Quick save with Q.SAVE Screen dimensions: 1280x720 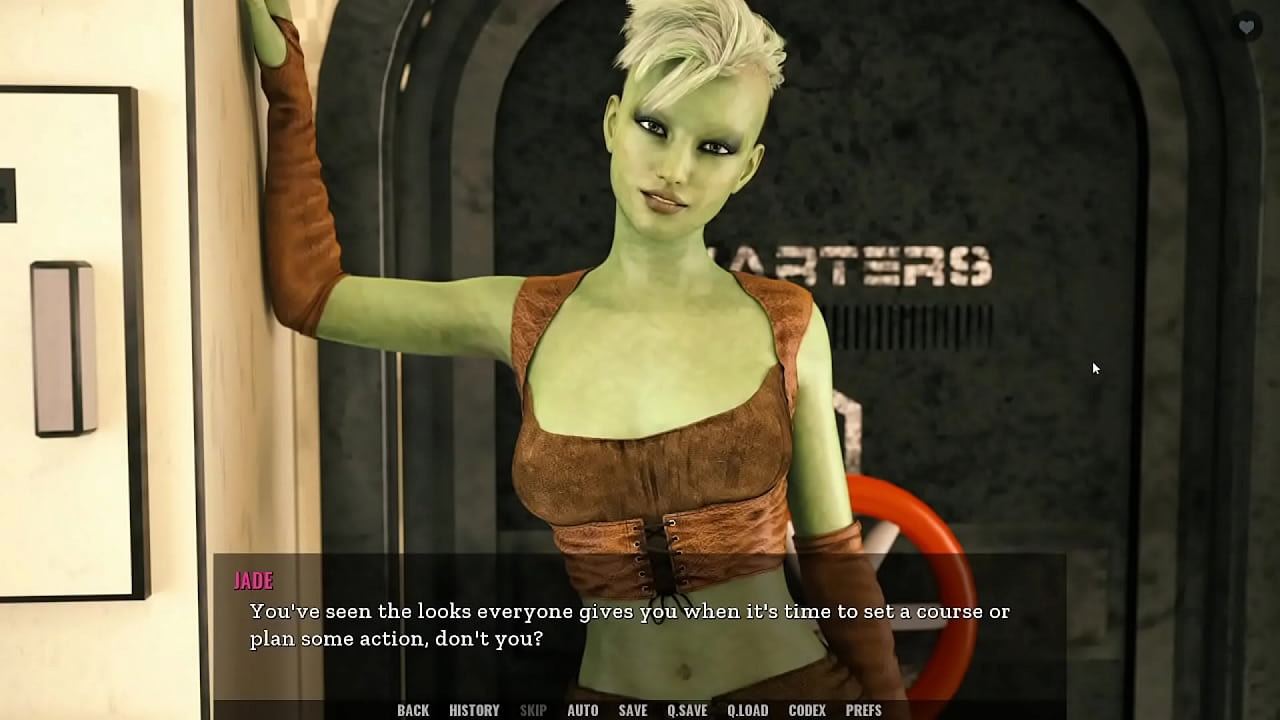click(687, 710)
